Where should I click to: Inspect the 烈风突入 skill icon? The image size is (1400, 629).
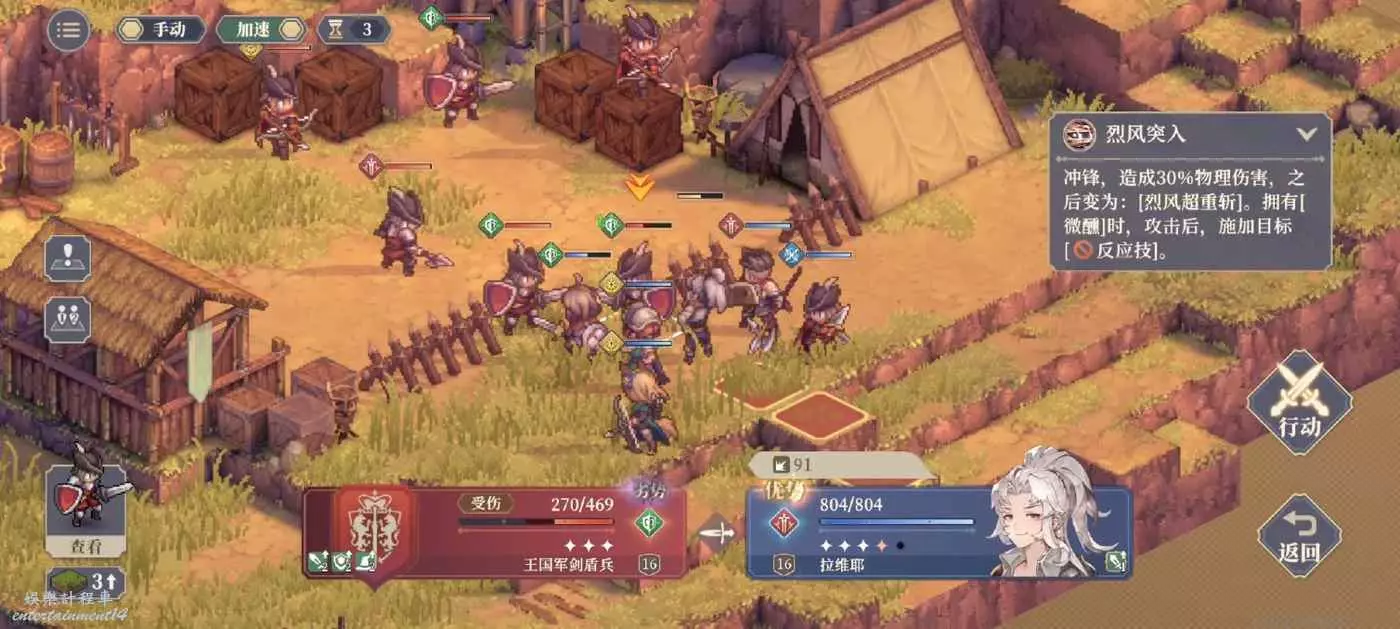coord(1077,134)
